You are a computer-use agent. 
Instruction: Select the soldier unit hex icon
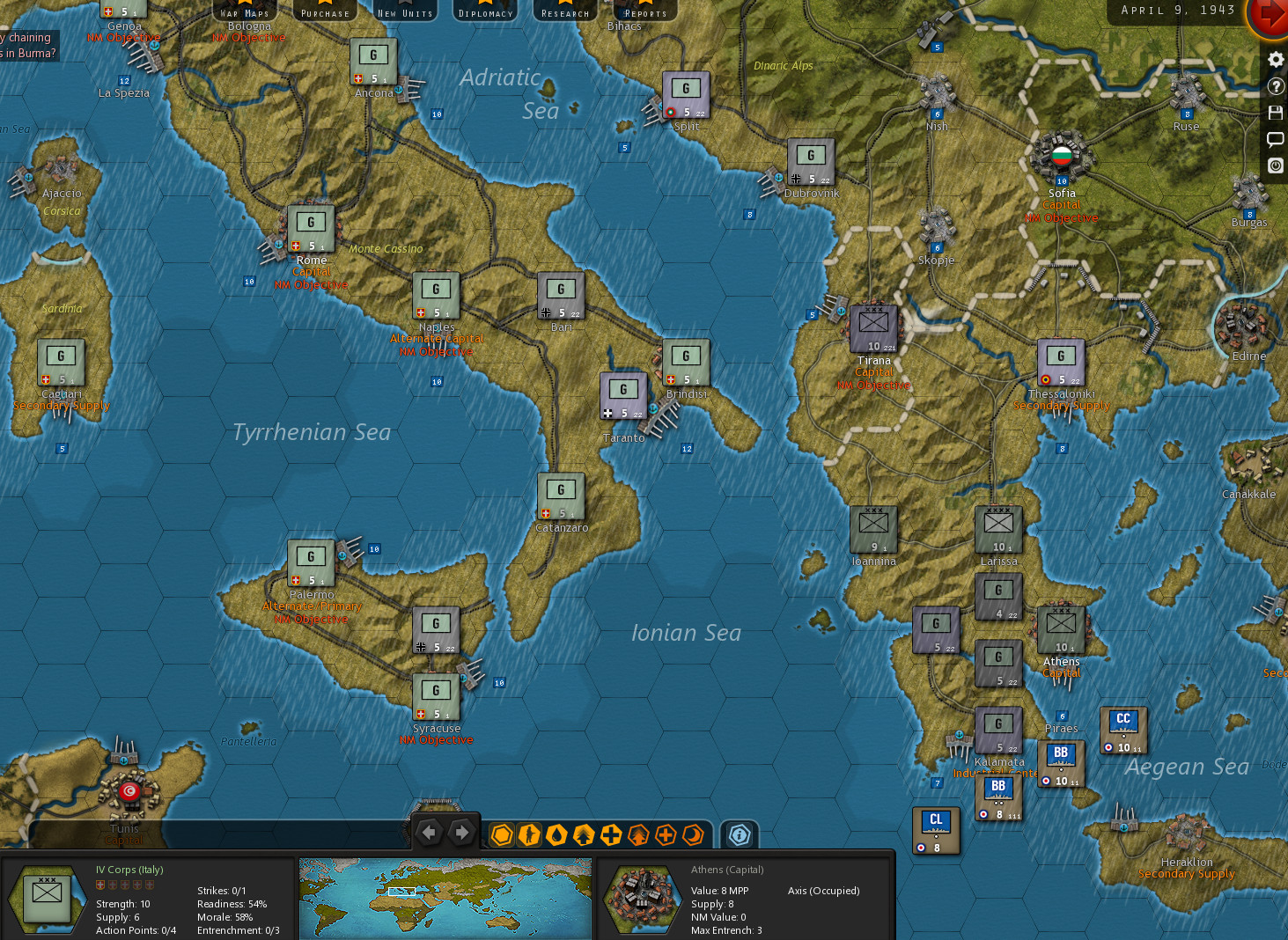529,834
